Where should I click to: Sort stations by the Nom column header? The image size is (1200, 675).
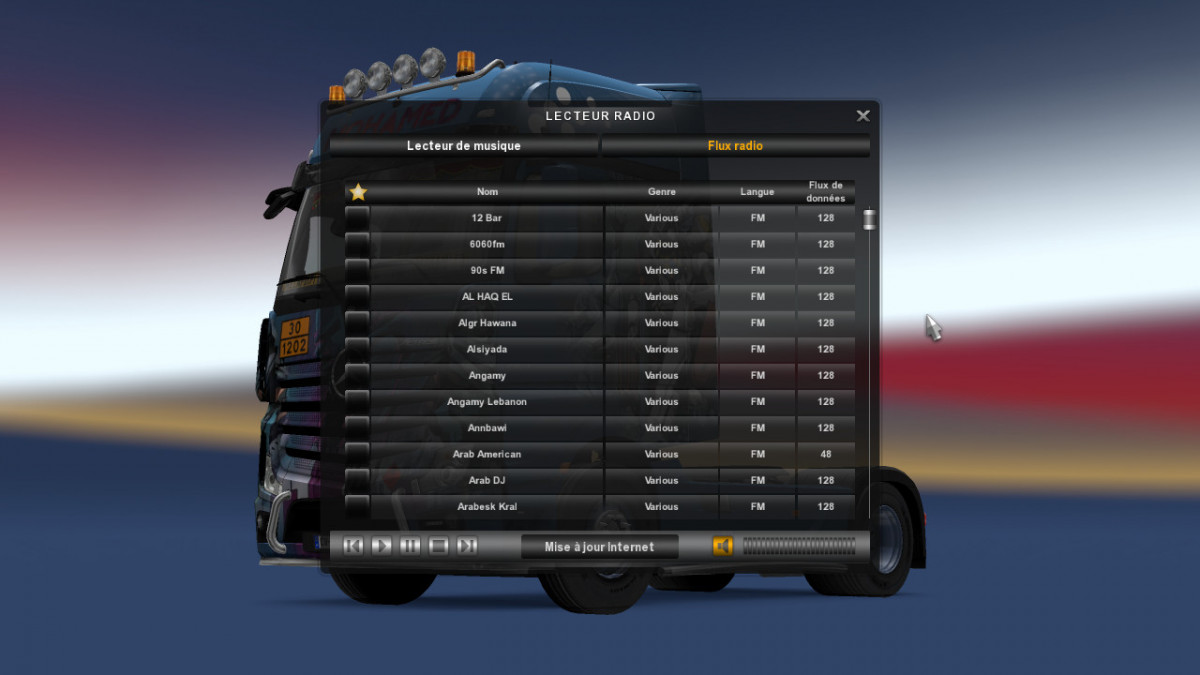(487, 192)
